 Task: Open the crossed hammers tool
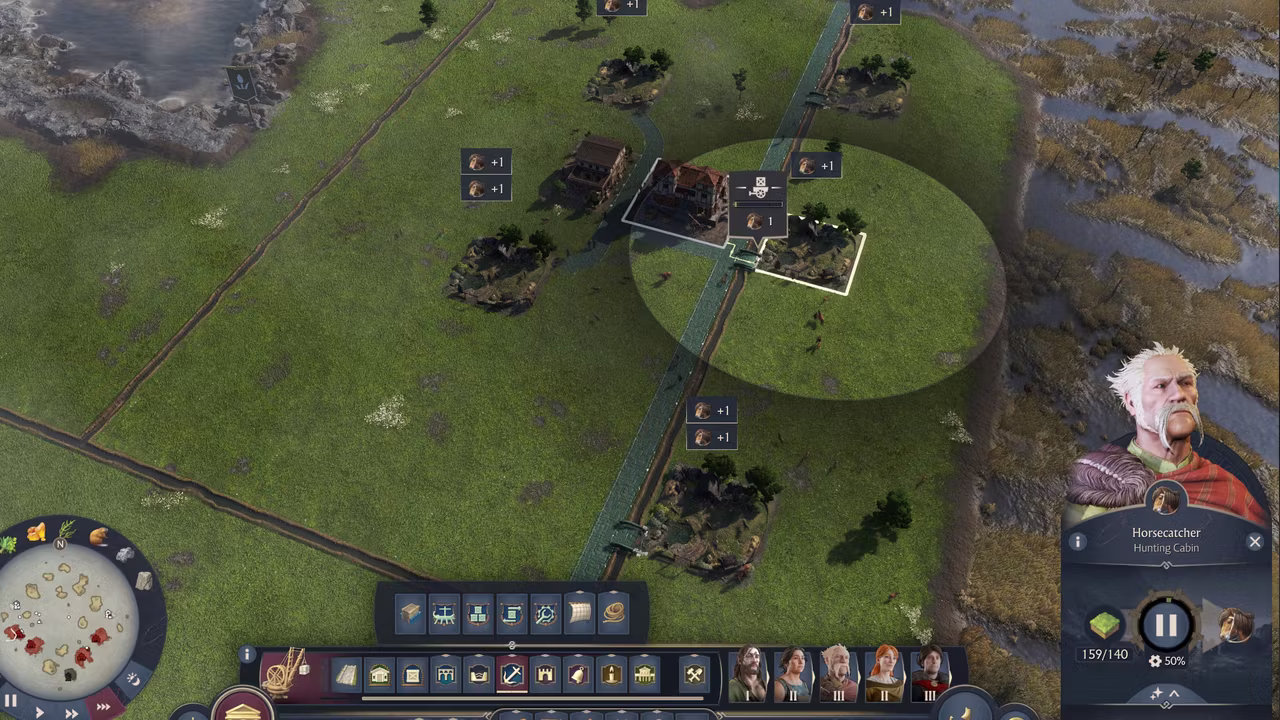click(694, 675)
